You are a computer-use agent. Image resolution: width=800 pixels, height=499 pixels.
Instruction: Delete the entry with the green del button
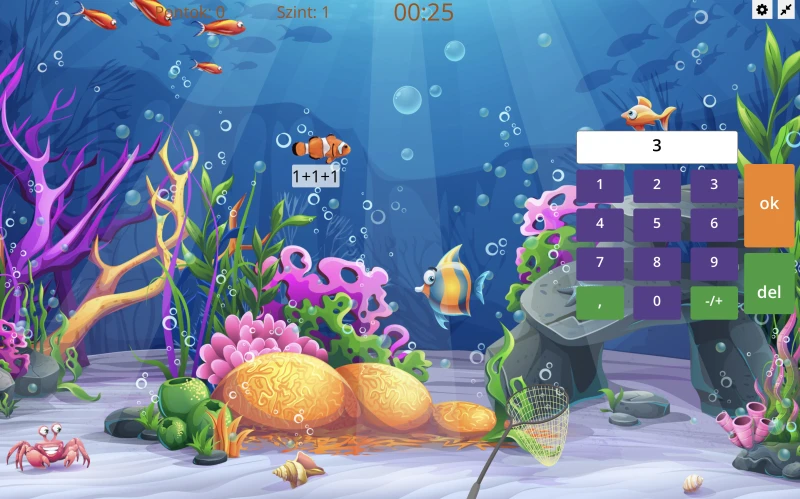click(x=769, y=292)
